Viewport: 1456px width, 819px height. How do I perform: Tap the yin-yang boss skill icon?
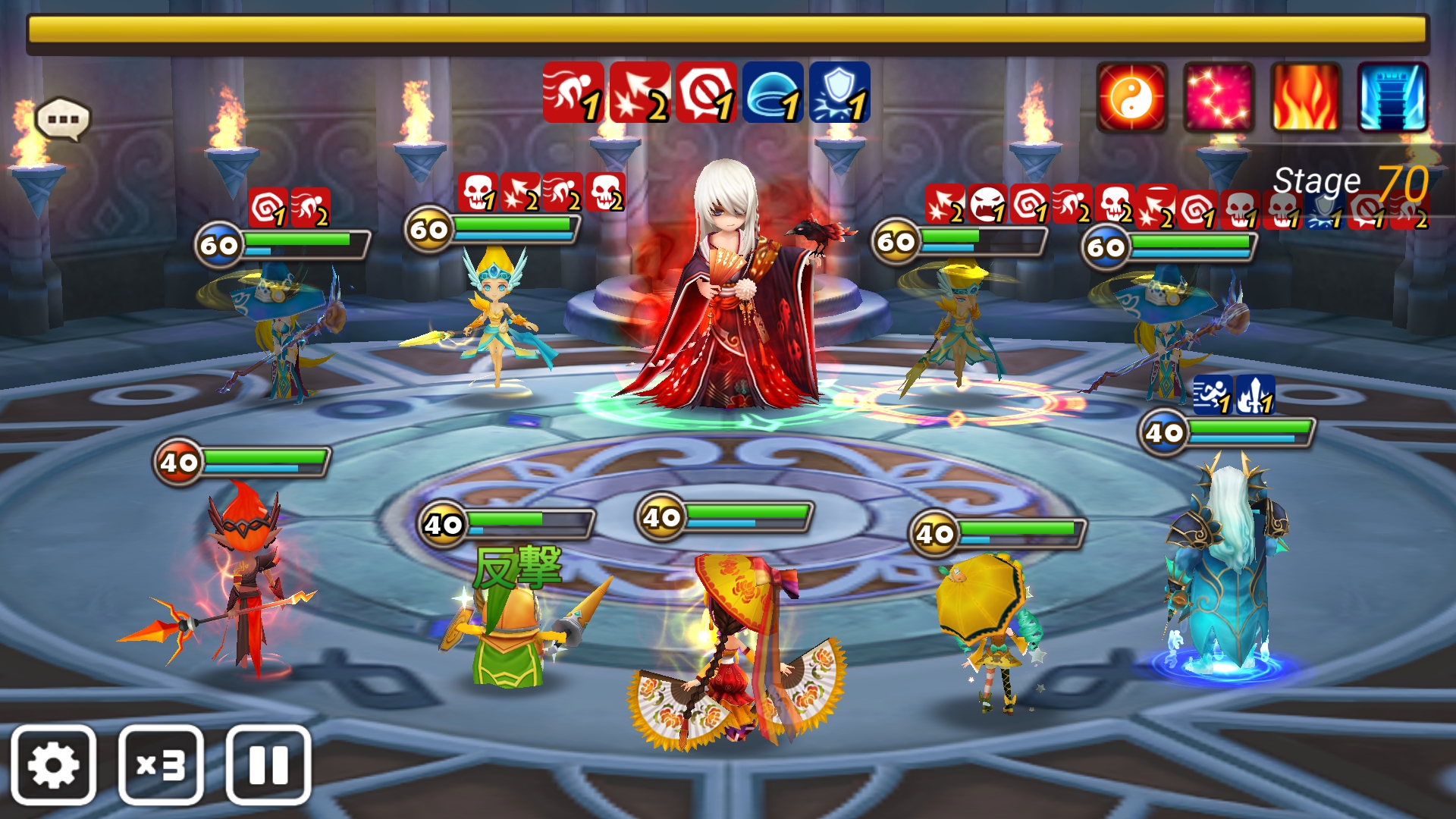pos(1131,98)
